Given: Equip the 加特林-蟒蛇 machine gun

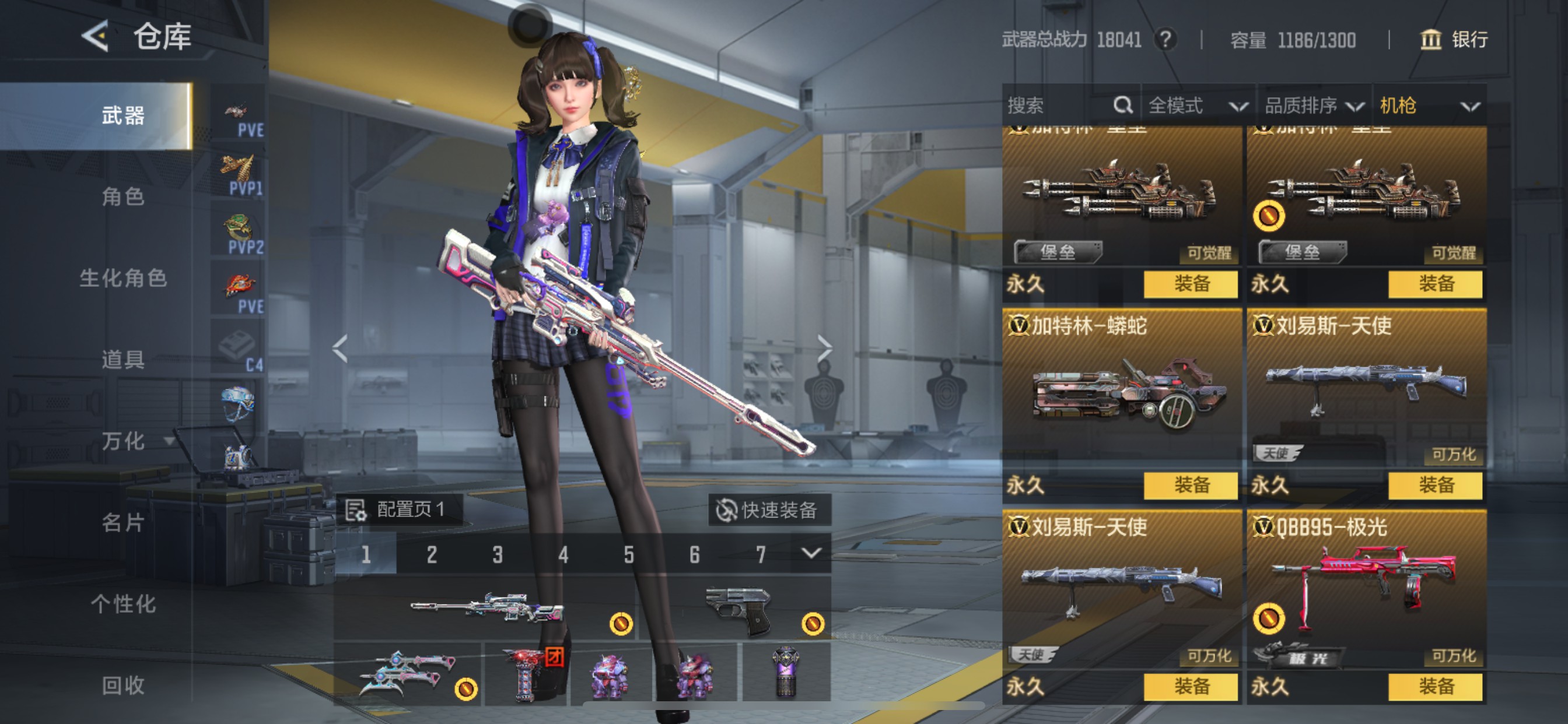Looking at the screenshot, I should click(1190, 485).
